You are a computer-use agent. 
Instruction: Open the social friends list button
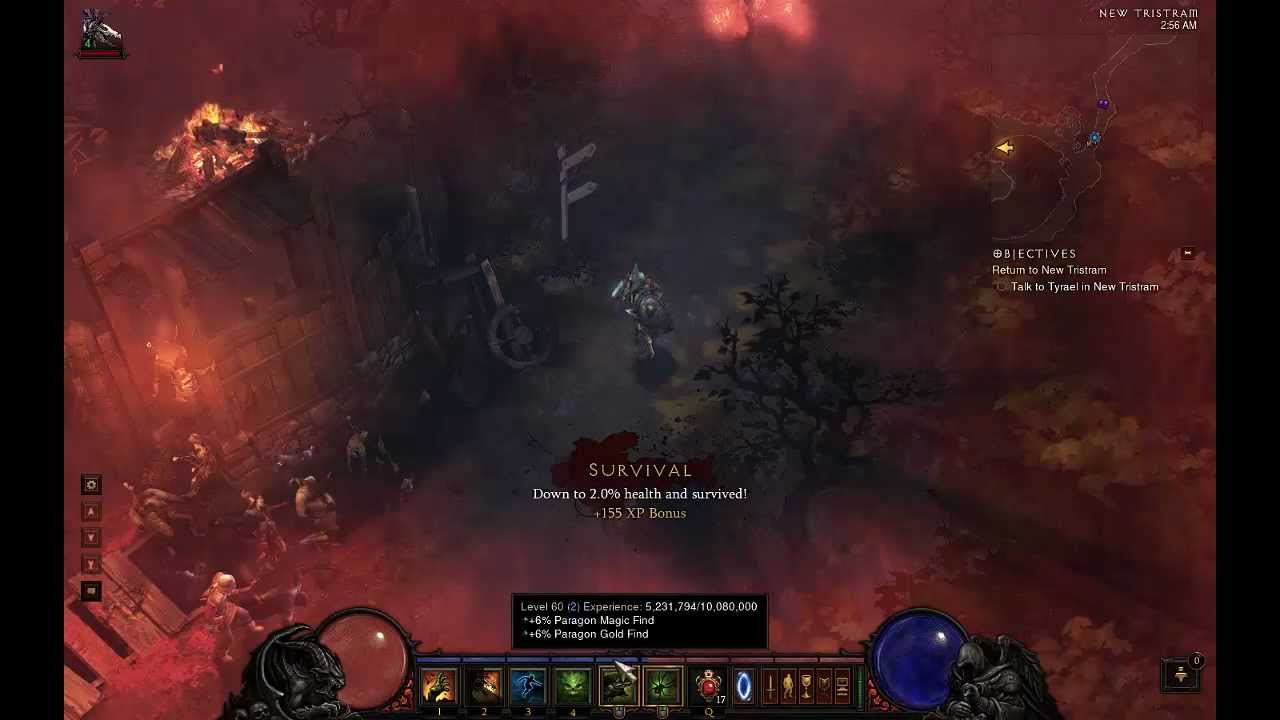coord(1181,674)
